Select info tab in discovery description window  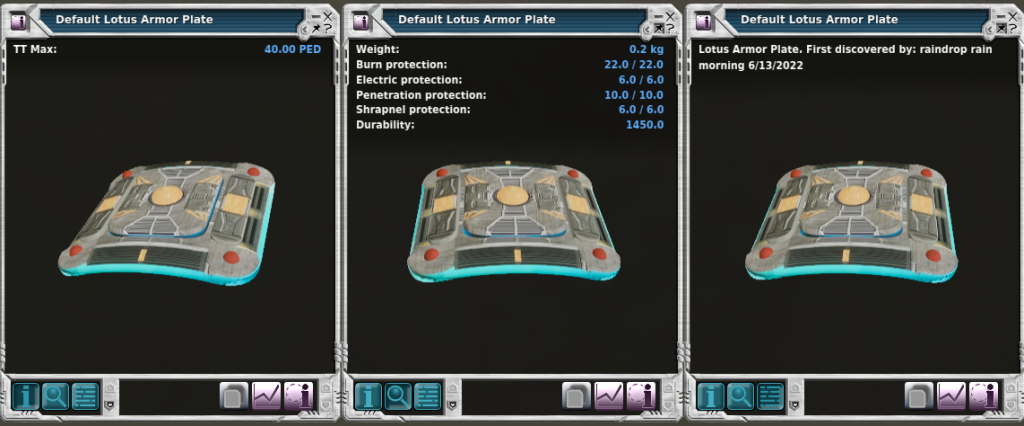(x=710, y=396)
